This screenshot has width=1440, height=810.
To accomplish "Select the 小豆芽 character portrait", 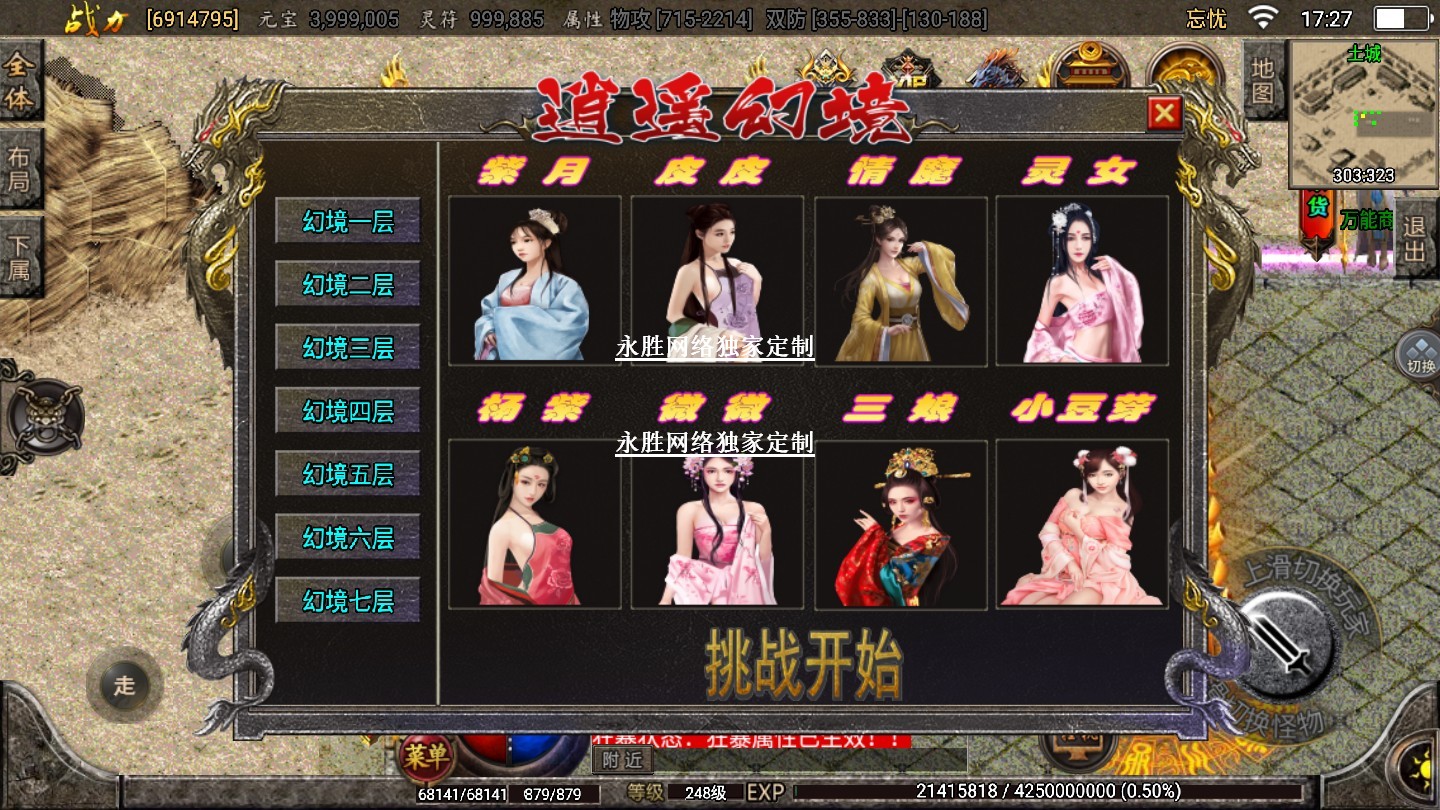I will 1082,524.
